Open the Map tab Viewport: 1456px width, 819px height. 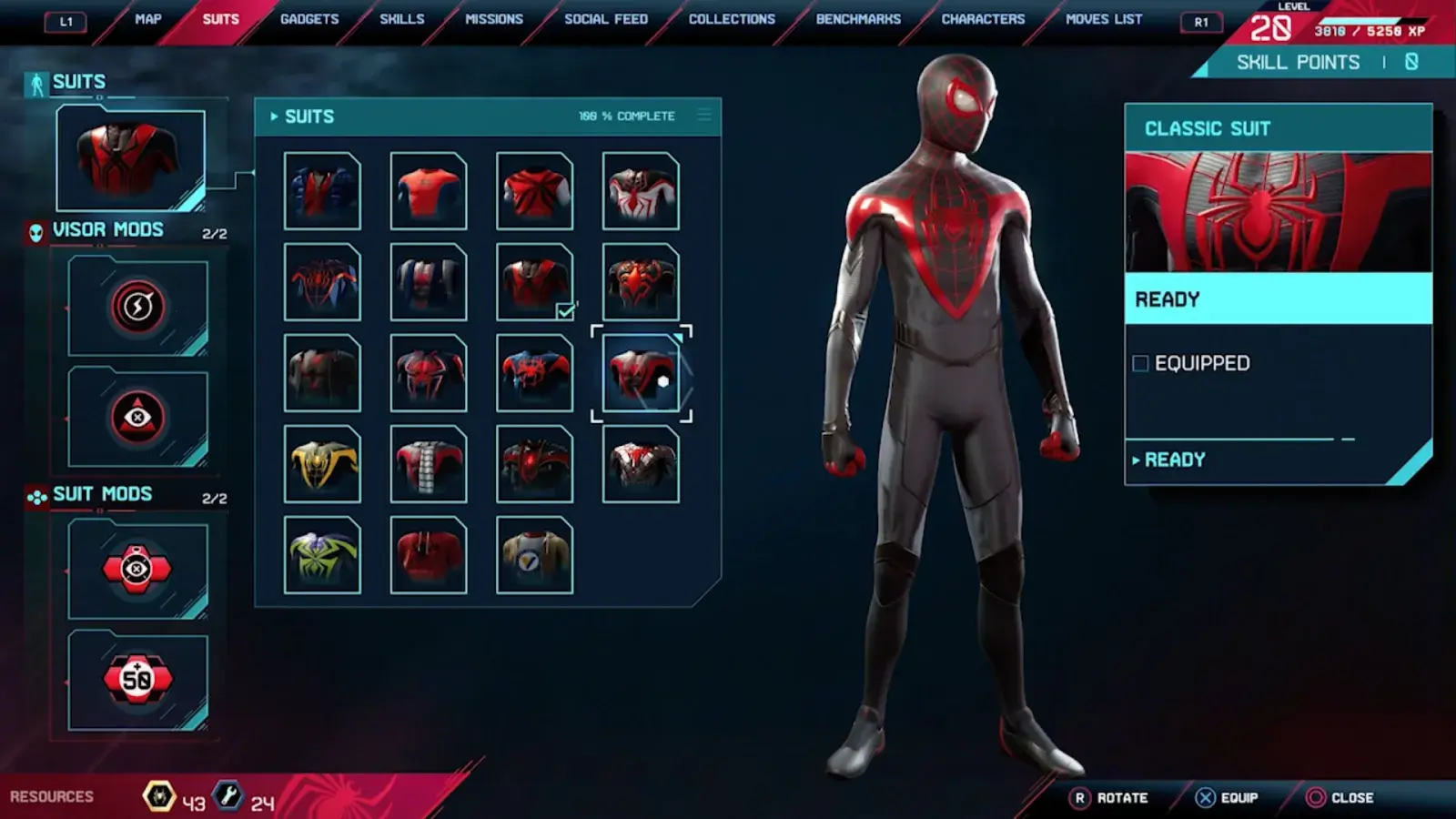[x=147, y=19]
